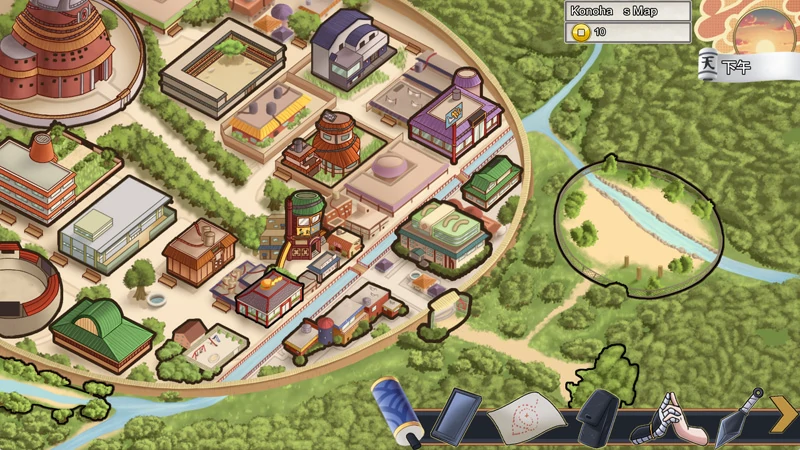Visit the outlined purple-roofed building
Screen dimensions: 800x450
[x=455, y=116]
